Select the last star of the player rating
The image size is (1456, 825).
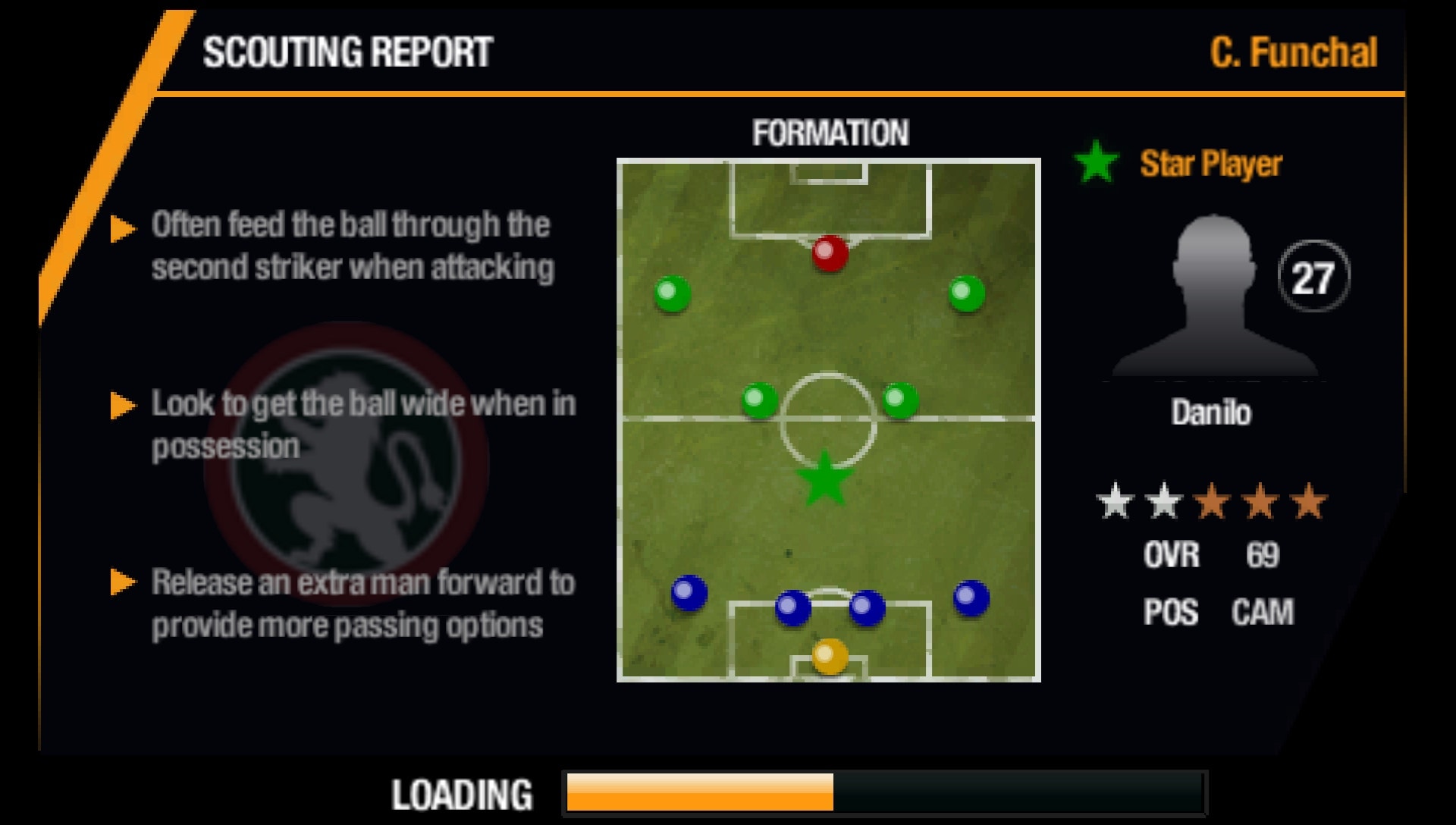tap(1310, 499)
